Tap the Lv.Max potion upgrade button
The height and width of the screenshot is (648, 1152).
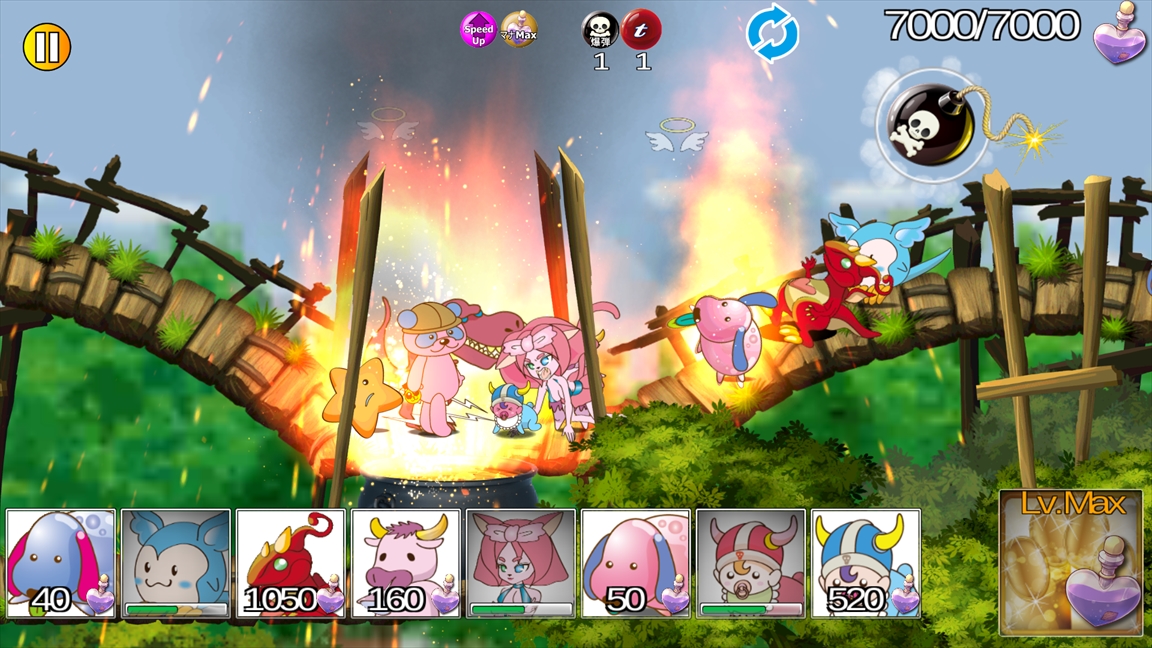coord(1071,562)
